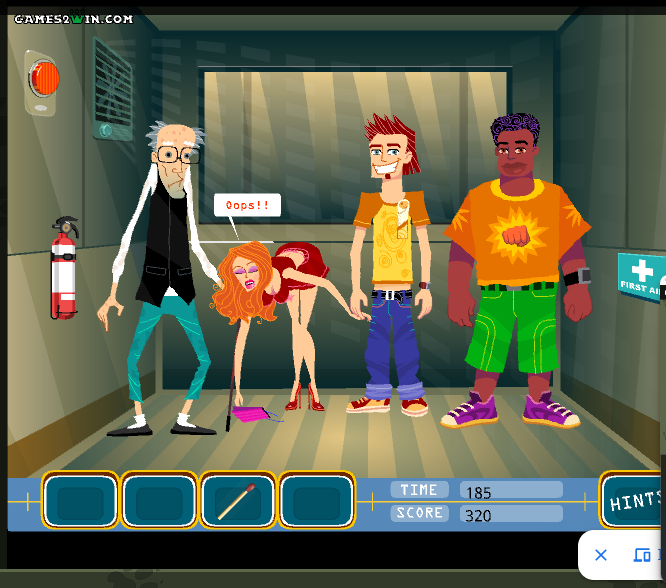Open the HINTS button
Screen dimensions: 666x588
[634, 501]
